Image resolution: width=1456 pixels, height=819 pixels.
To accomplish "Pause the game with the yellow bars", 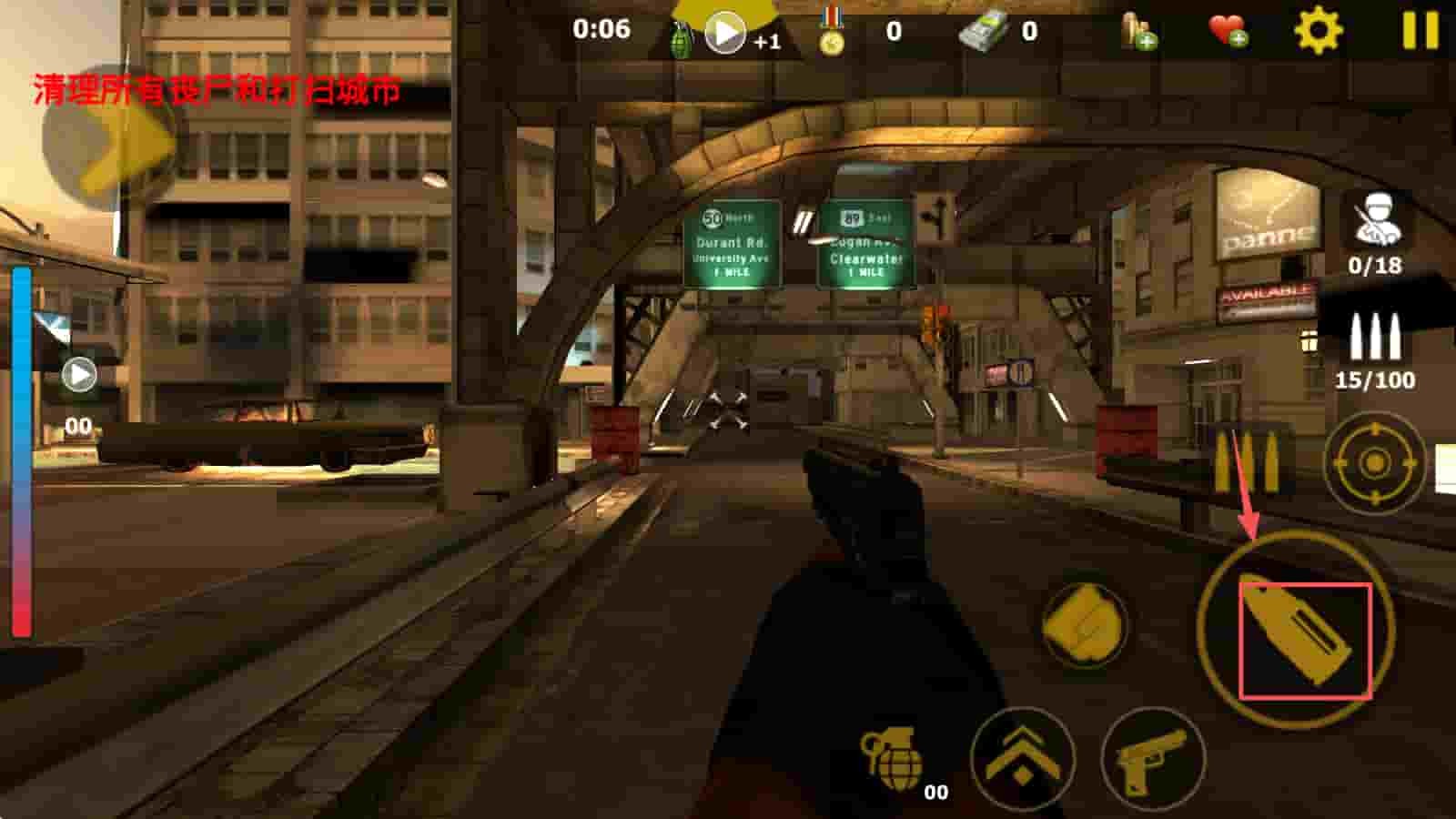I will pyautogui.click(x=1420, y=30).
